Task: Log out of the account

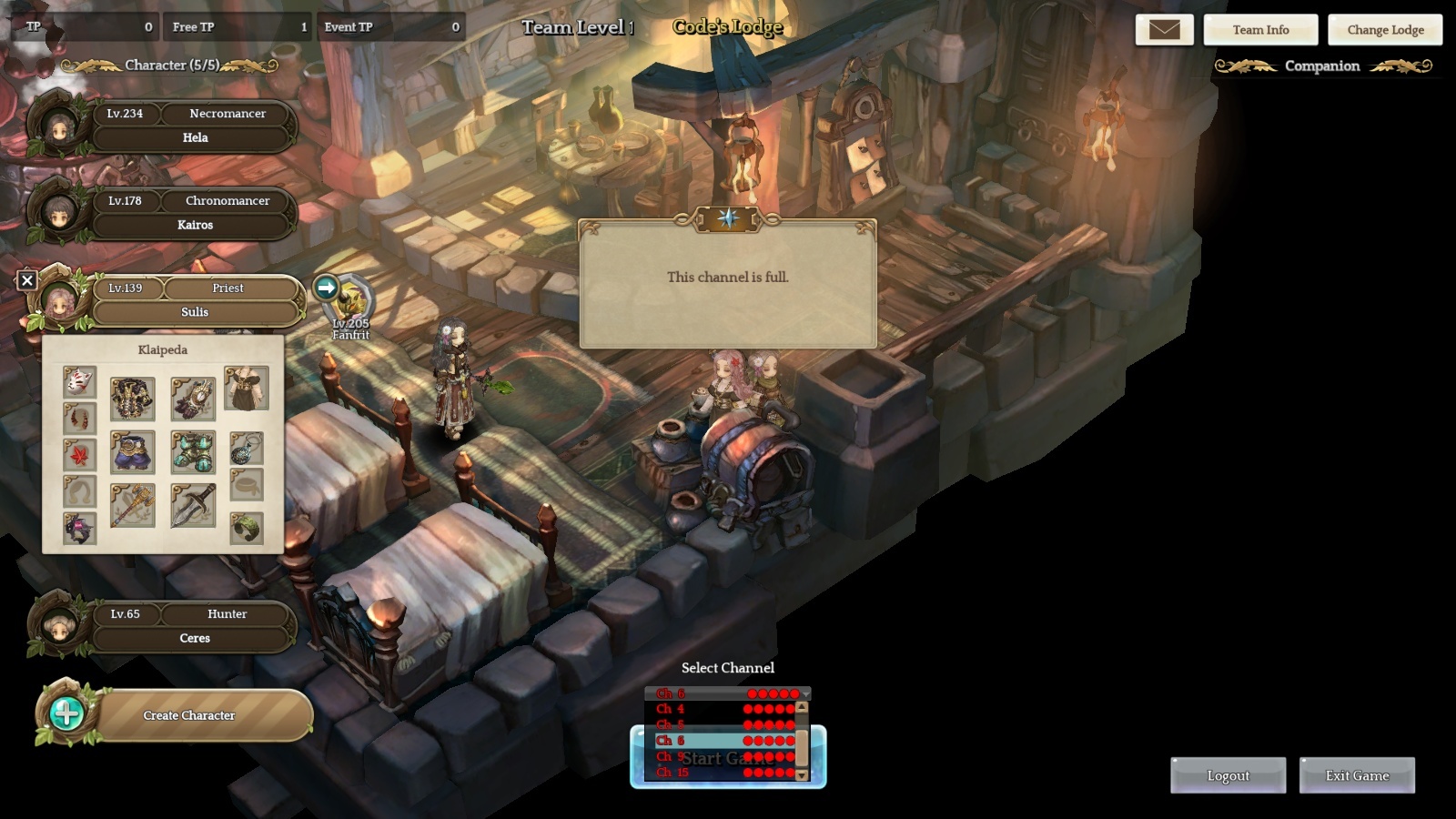Action: pos(1228,775)
